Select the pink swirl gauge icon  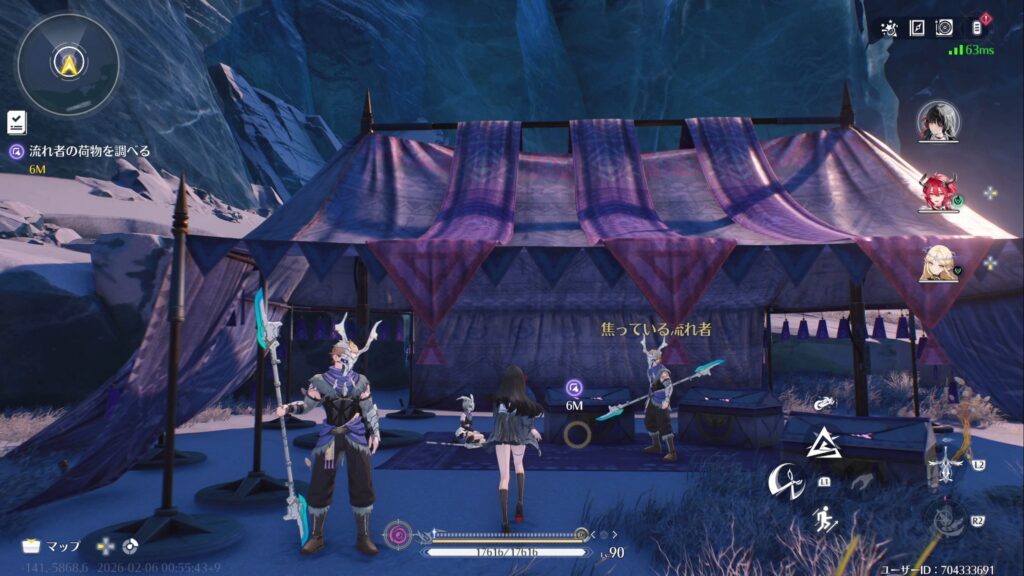point(400,534)
